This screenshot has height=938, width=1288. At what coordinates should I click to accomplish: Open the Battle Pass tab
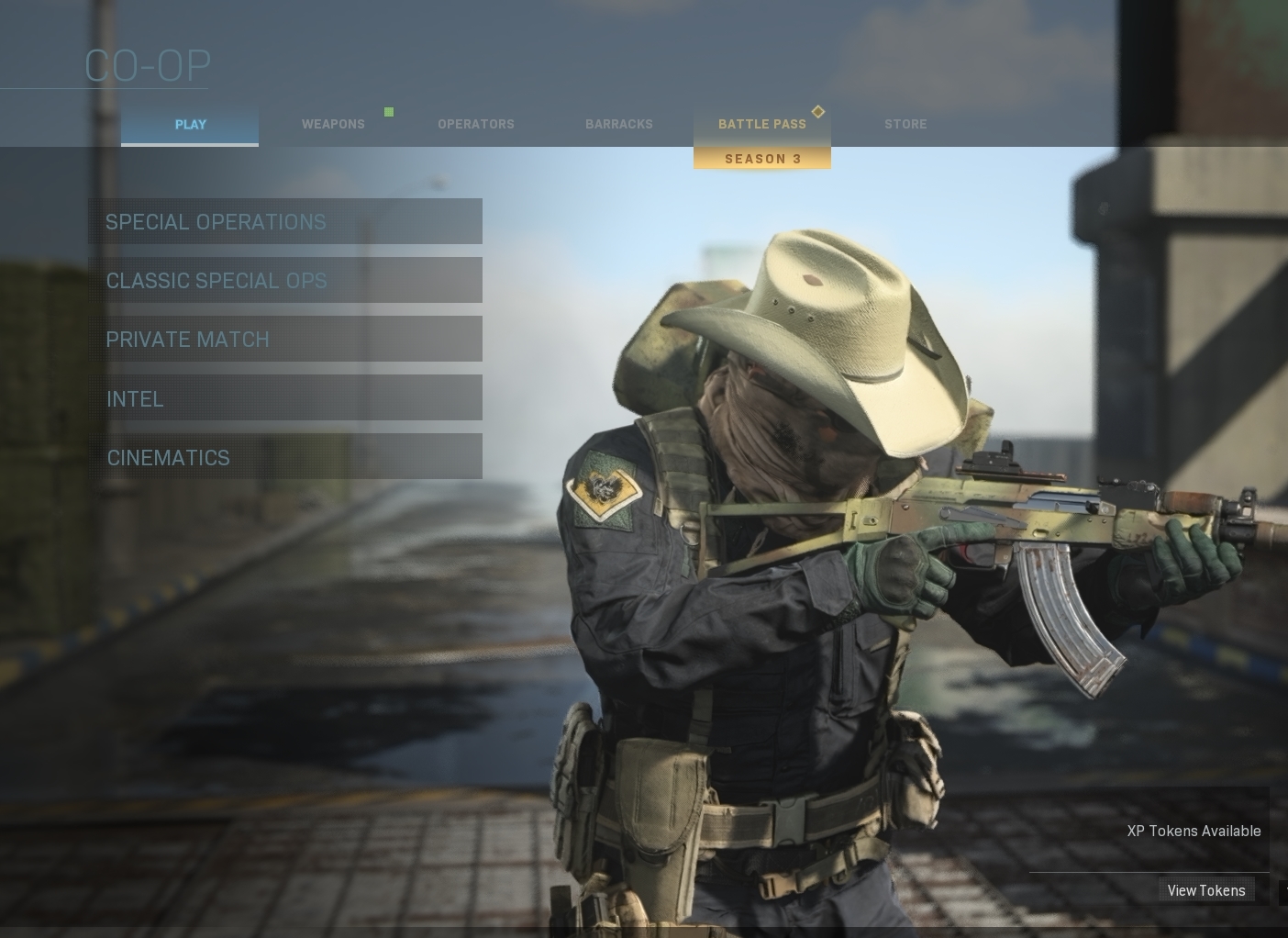[x=761, y=125]
